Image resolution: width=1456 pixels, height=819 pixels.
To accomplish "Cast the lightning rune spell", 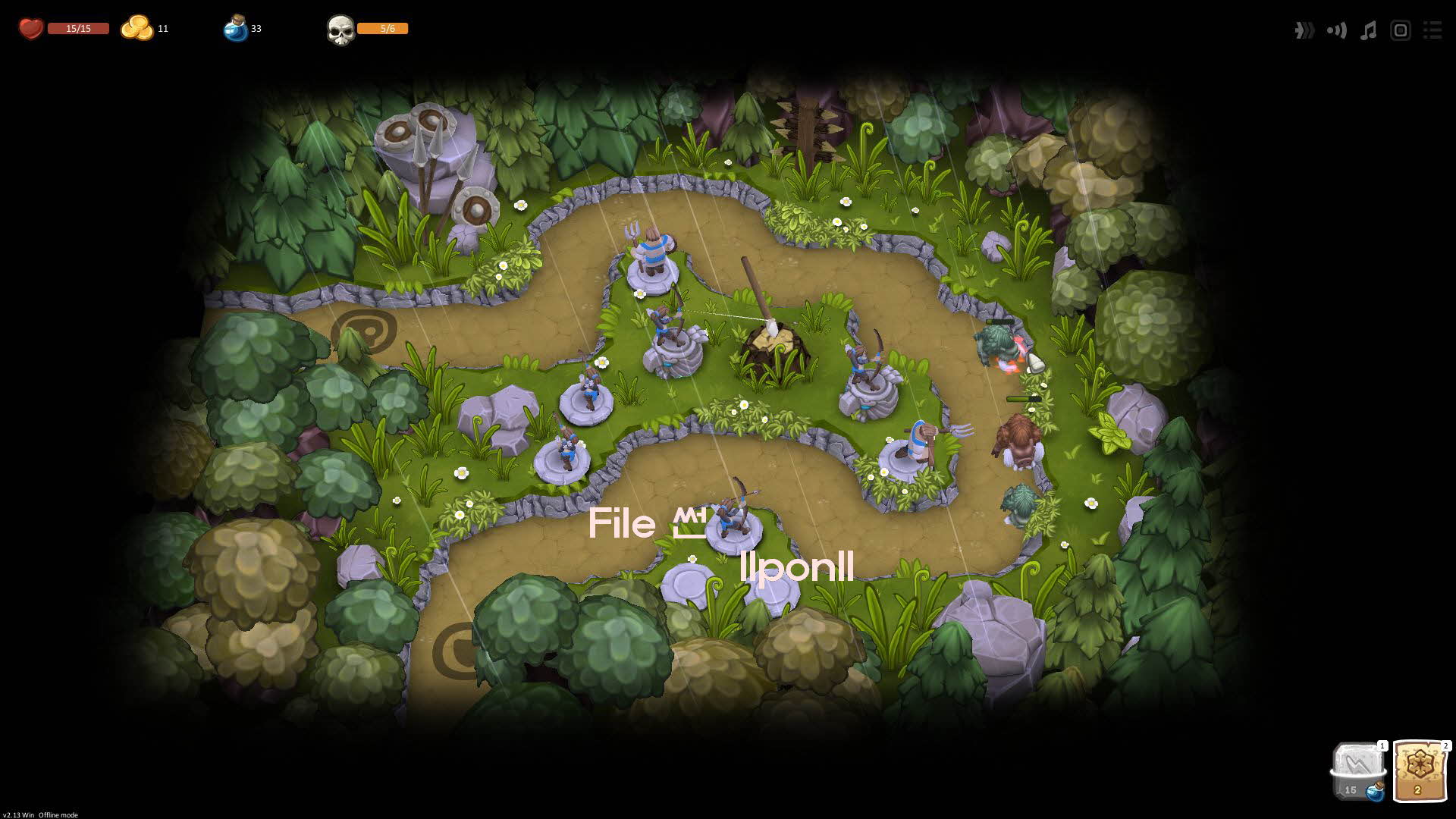I will pyautogui.click(x=1357, y=770).
